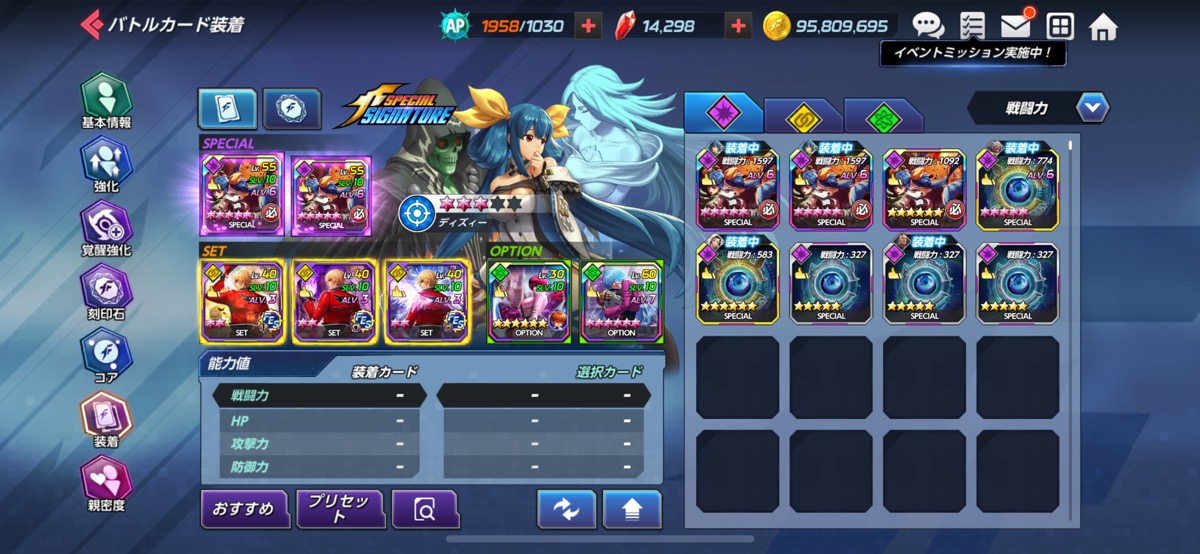
Task: Open the 基本情報 basic info menu
Action: pyautogui.click(x=106, y=101)
